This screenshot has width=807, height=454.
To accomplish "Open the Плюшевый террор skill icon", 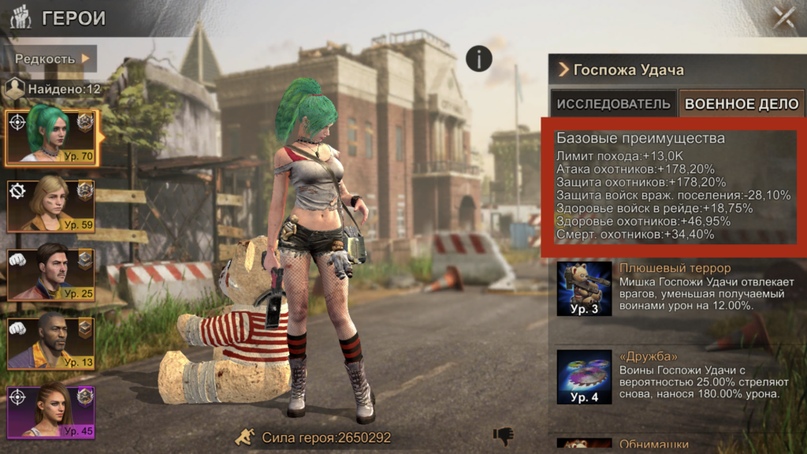I will point(584,289).
